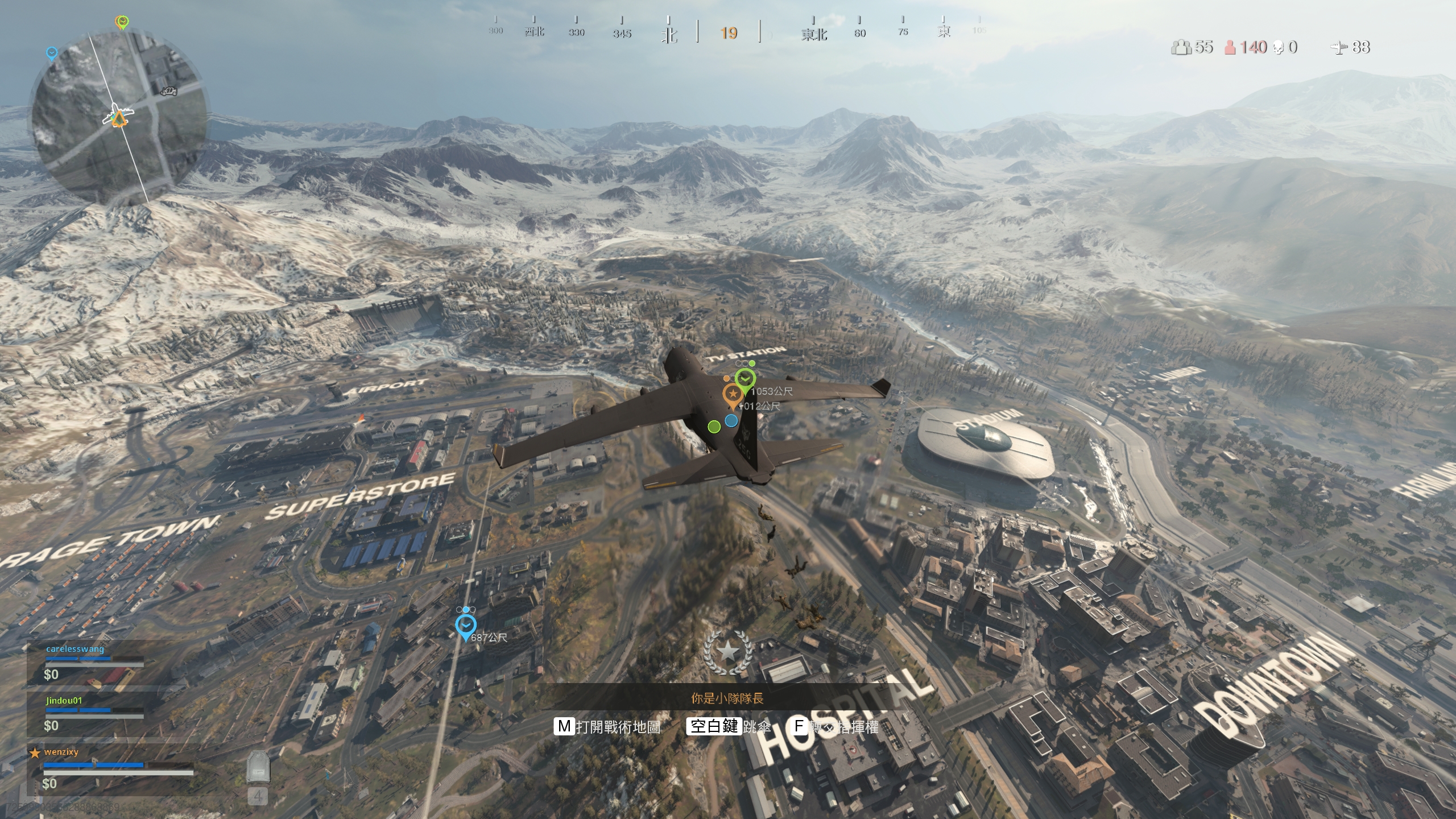
Task: Click the armor plate icon
Action: point(258,768)
